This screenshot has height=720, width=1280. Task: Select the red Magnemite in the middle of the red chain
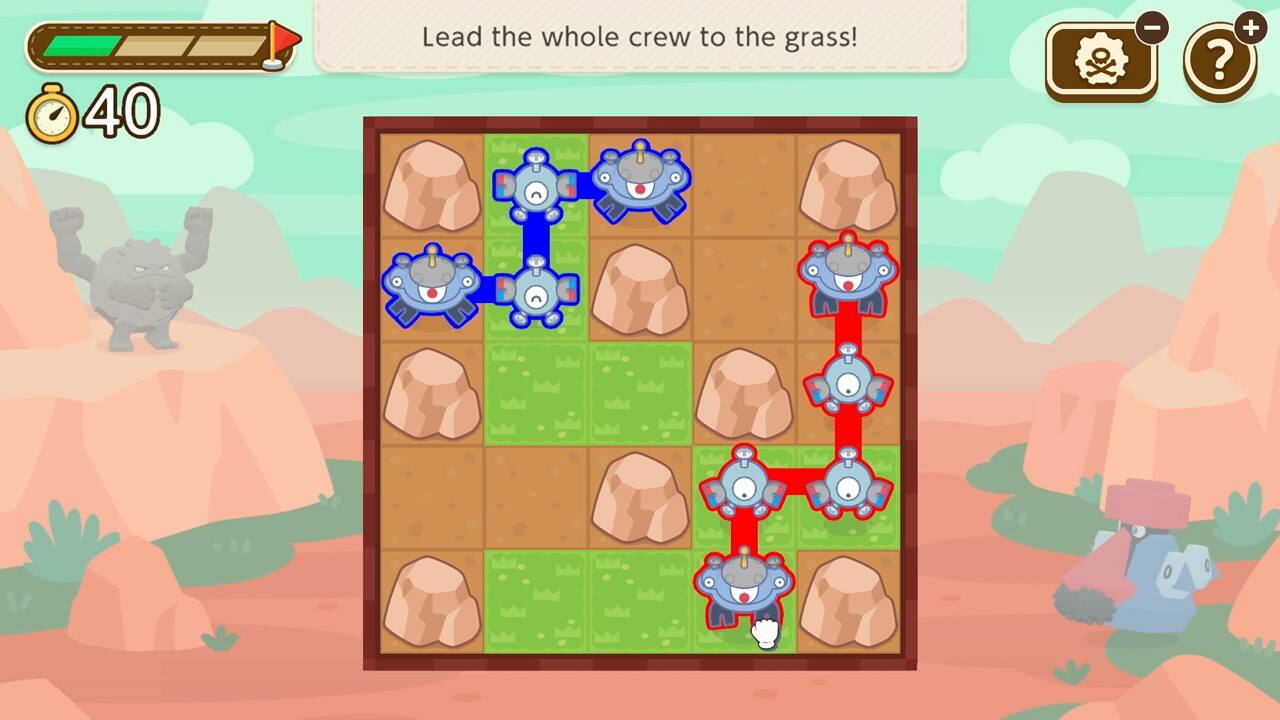849,383
